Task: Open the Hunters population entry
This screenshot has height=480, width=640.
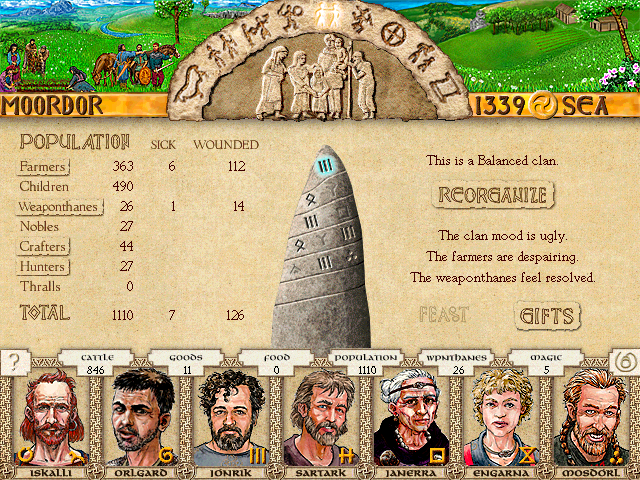Action: tap(43, 267)
